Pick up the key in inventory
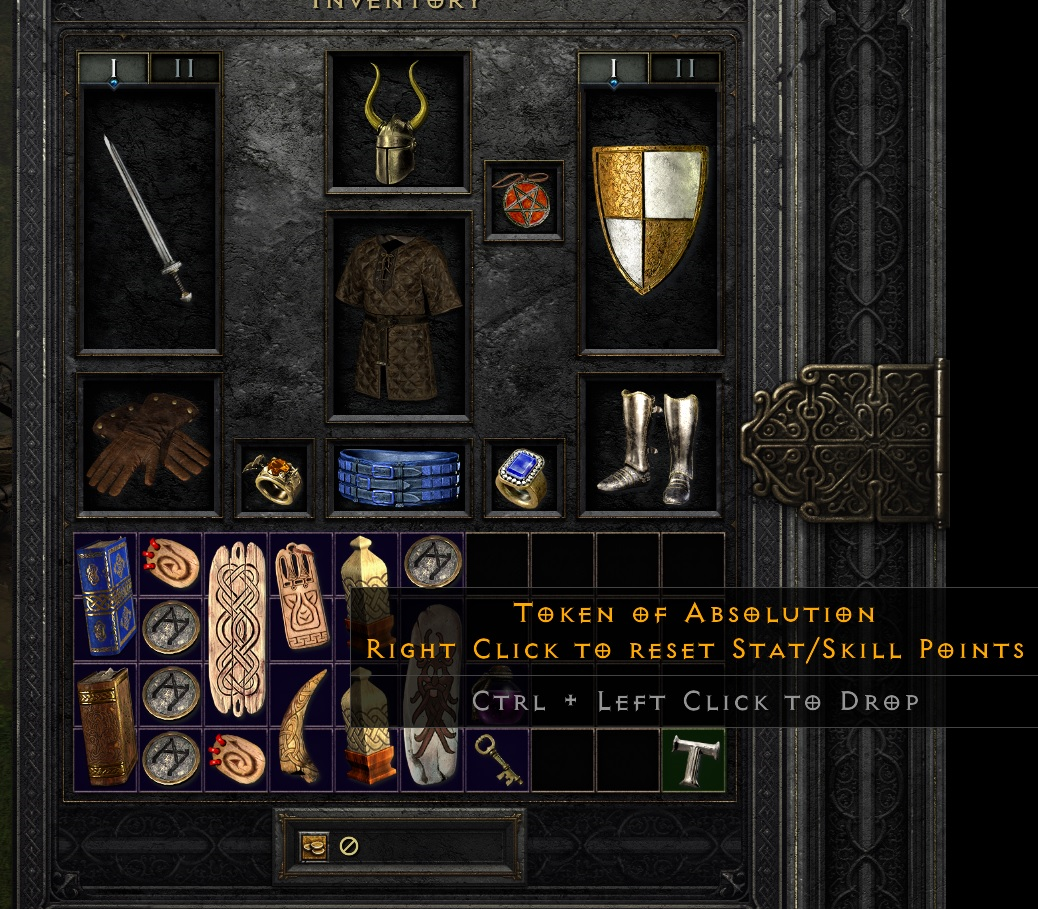1038x909 pixels. [498, 760]
